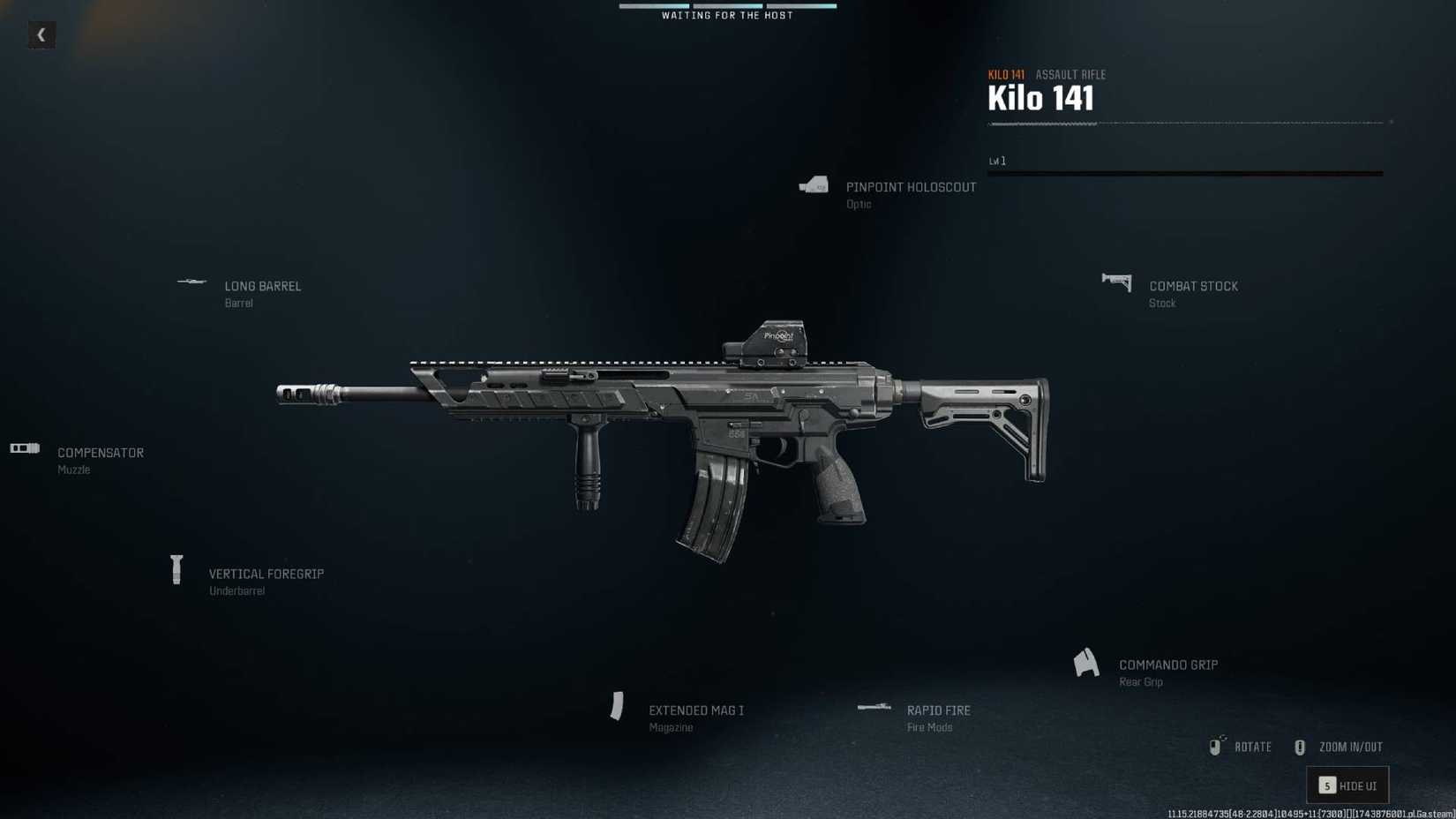Choose the Commando Grip rear grip slot
1456x819 pixels.
pyautogui.click(x=1167, y=665)
